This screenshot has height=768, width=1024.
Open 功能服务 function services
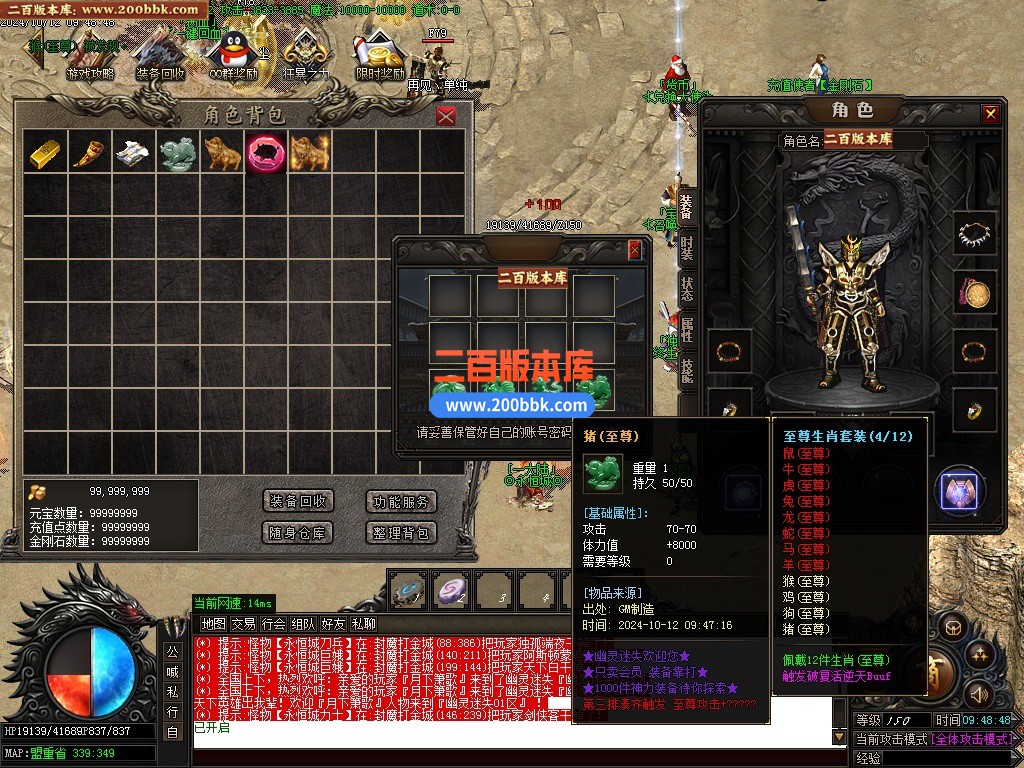(401, 501)
